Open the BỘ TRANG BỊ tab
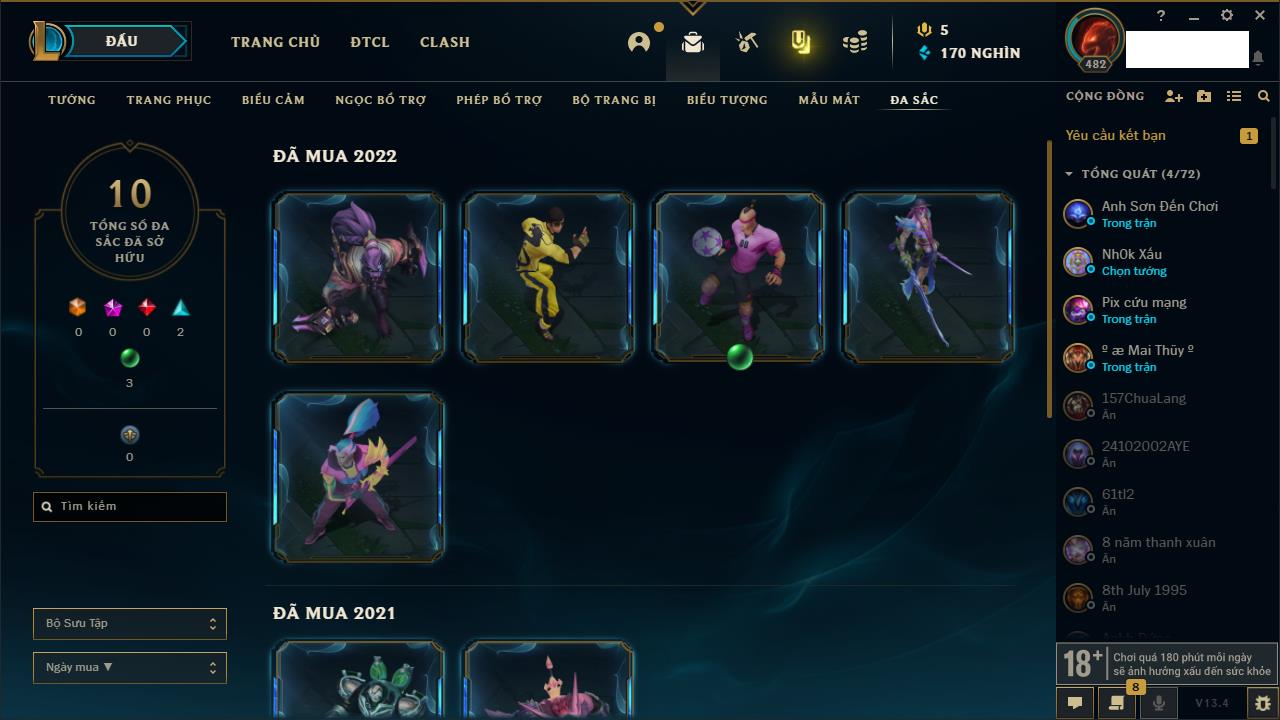This screenshot has height=720, width=1280. (x=614, y=100)
